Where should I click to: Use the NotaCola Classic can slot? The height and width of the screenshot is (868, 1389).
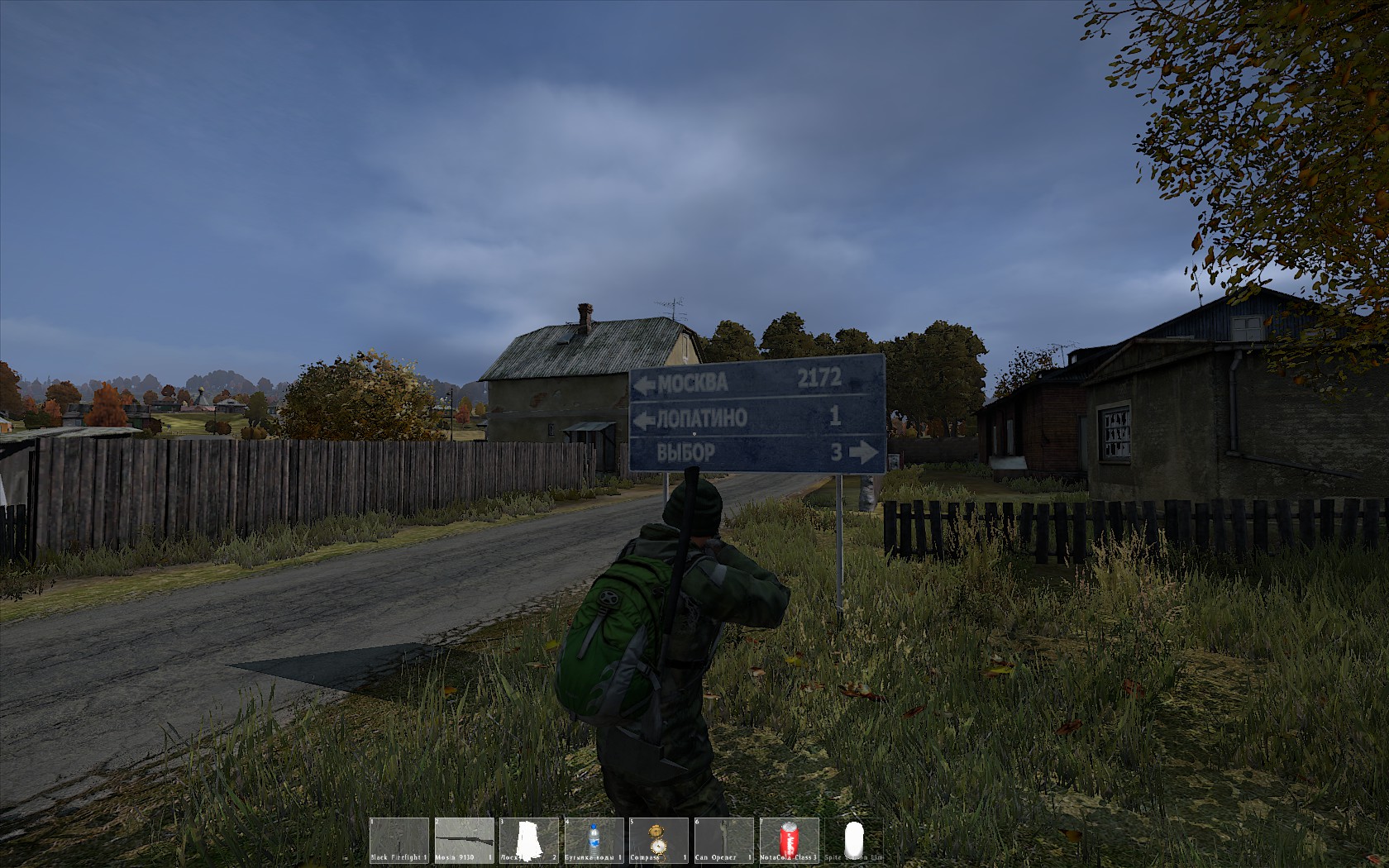(x=788, y=841)
